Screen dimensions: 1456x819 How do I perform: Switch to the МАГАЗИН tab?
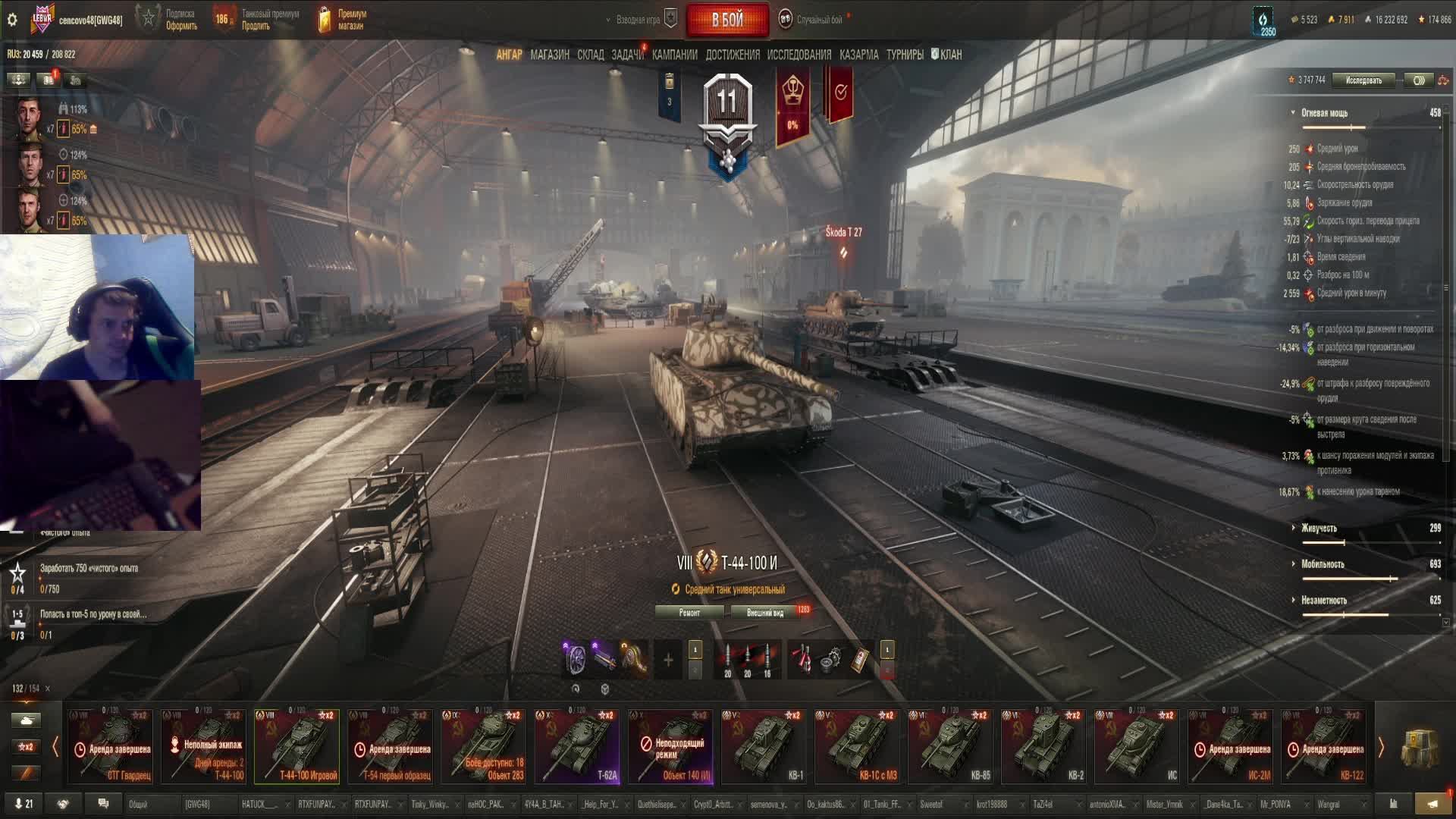pos(550,55)
